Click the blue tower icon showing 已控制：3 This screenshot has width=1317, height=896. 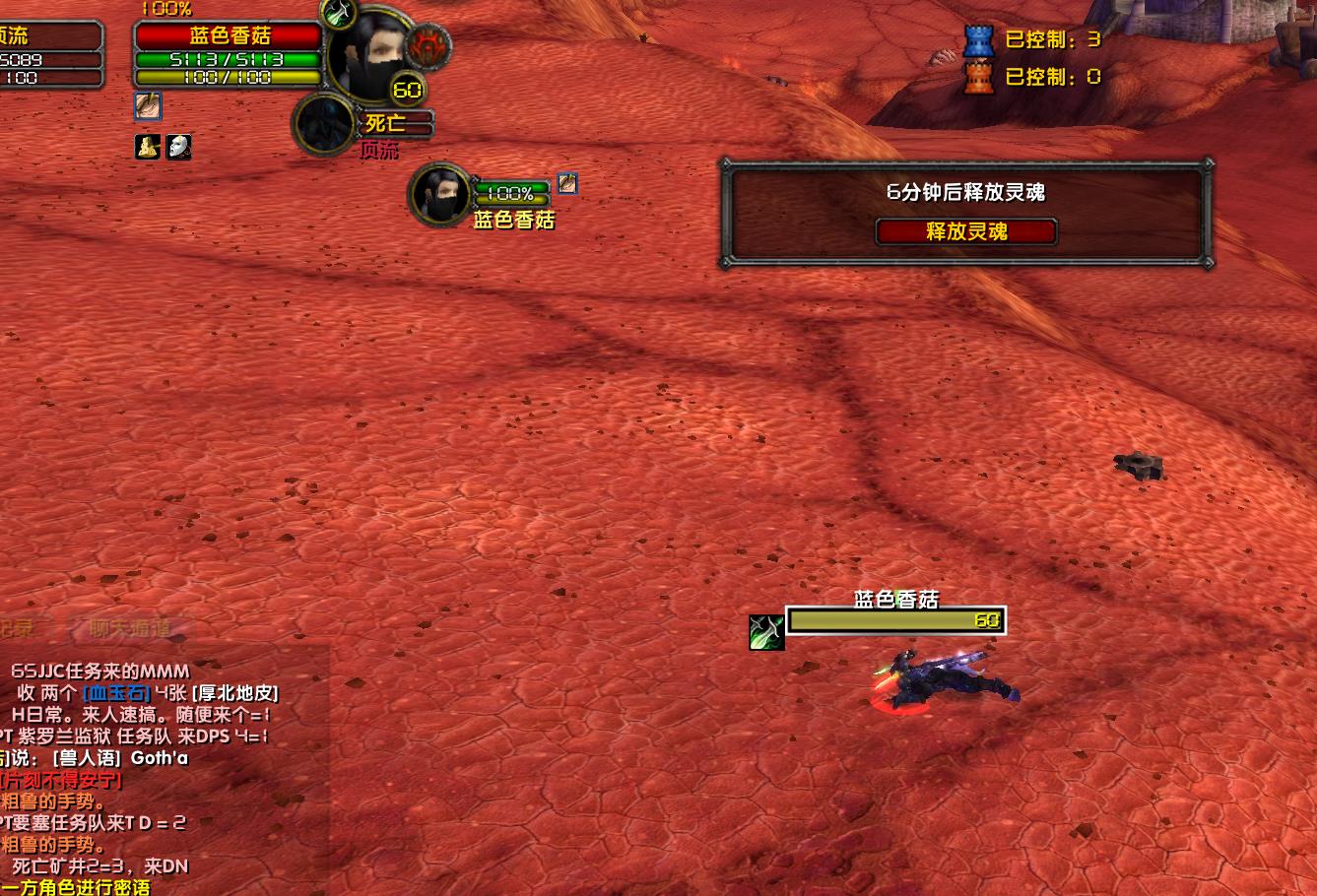coord(977,40)
